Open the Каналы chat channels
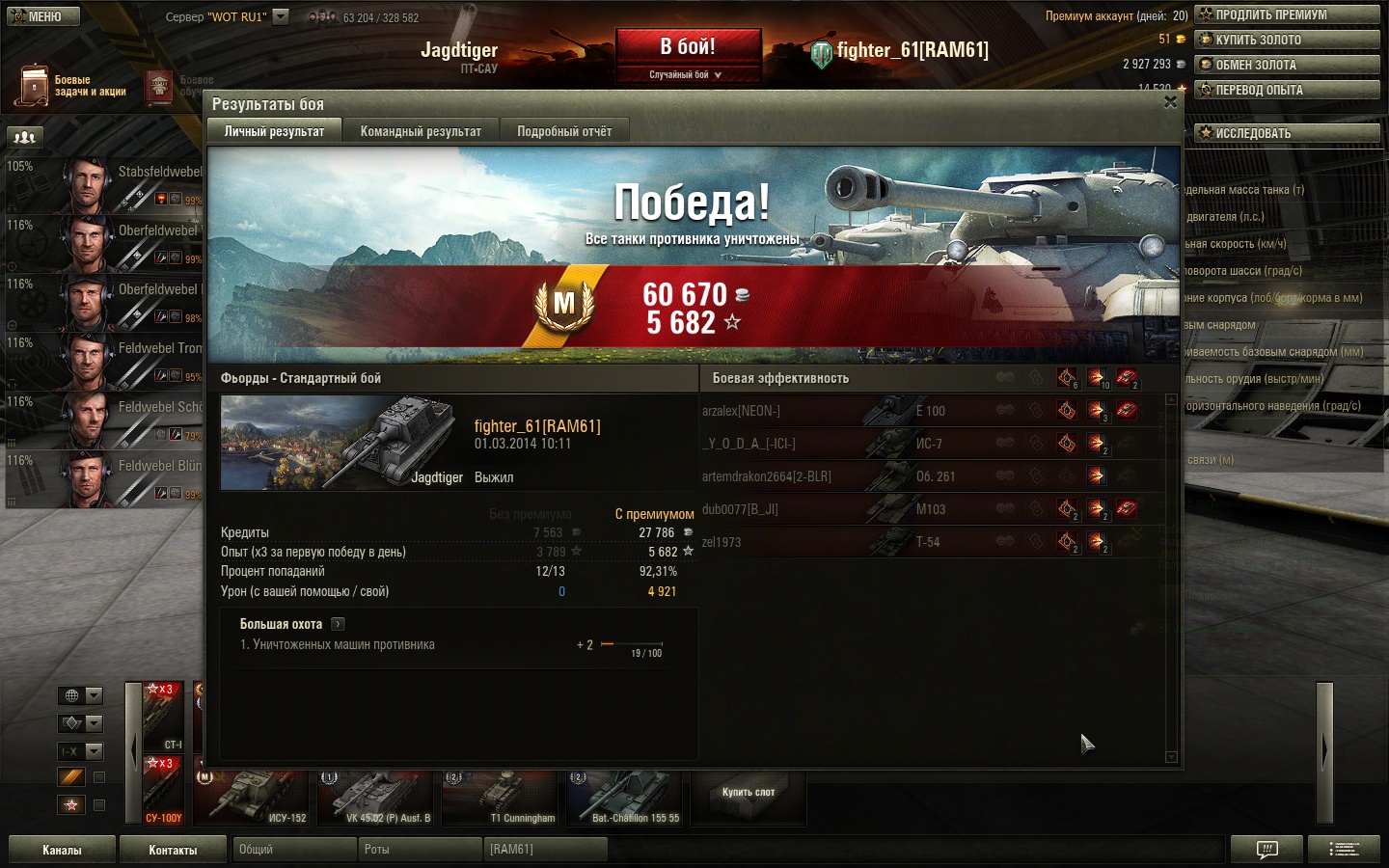This screenshot has height=868, width=1389. tap(62, 850)
